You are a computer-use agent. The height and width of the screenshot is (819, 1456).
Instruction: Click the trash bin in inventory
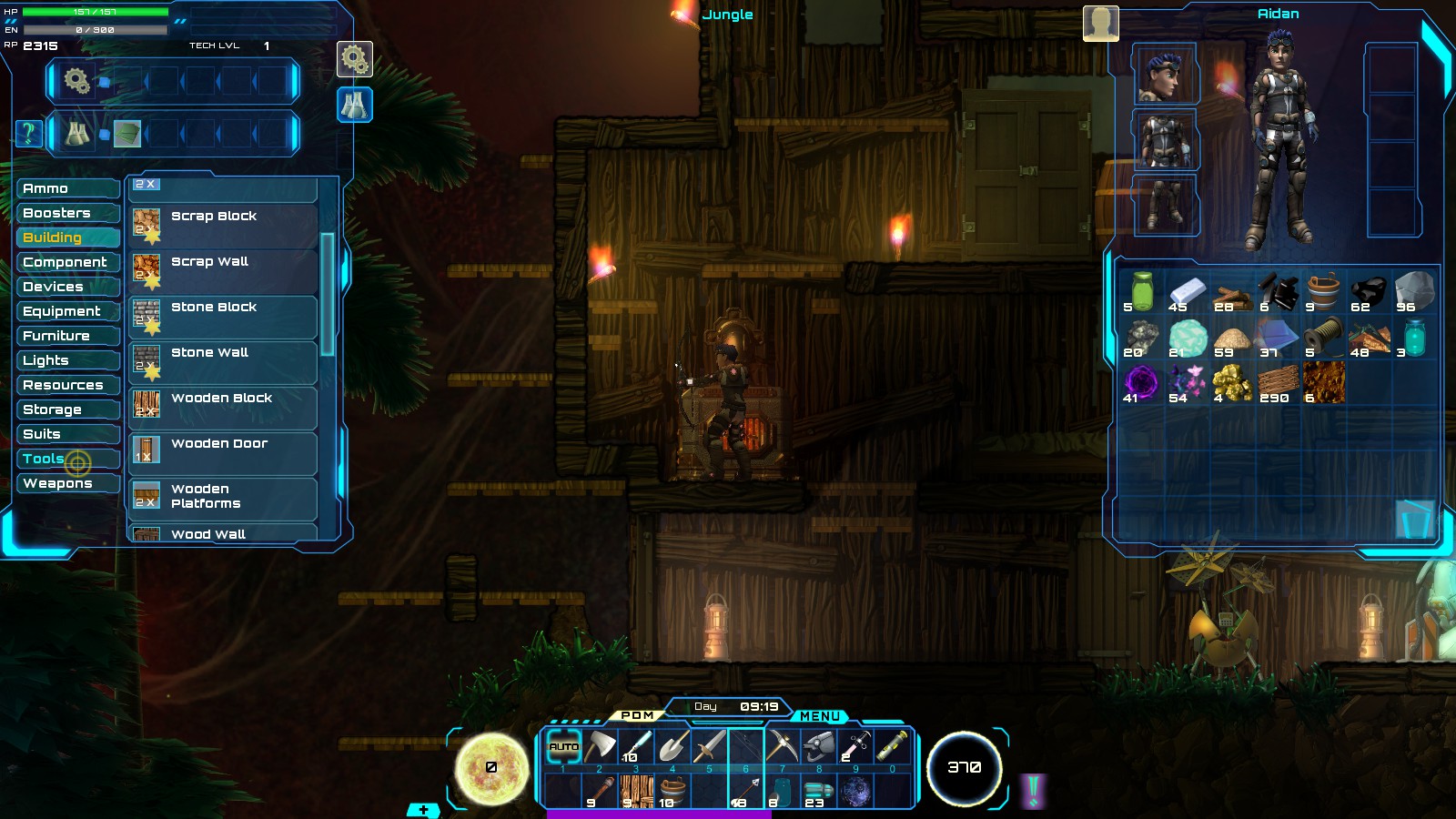1414,519
